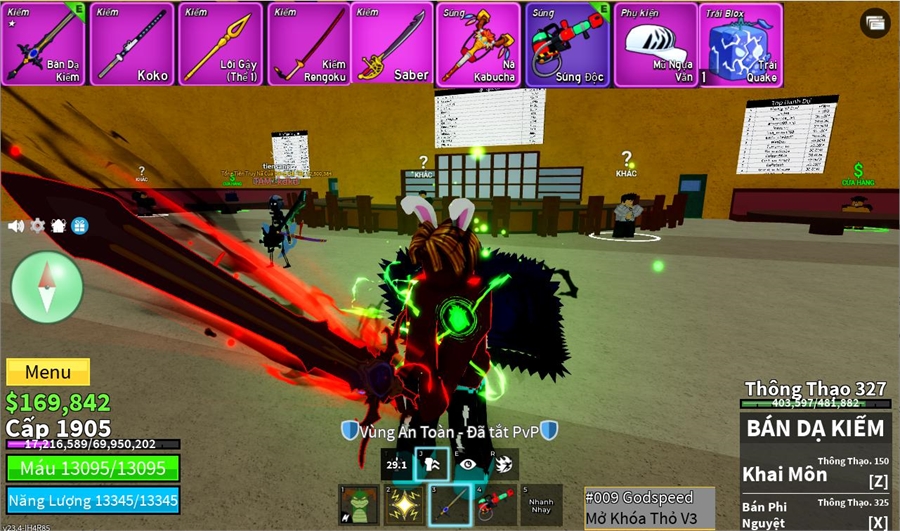Select the Súng Độc gun slot

click(568, 44)
